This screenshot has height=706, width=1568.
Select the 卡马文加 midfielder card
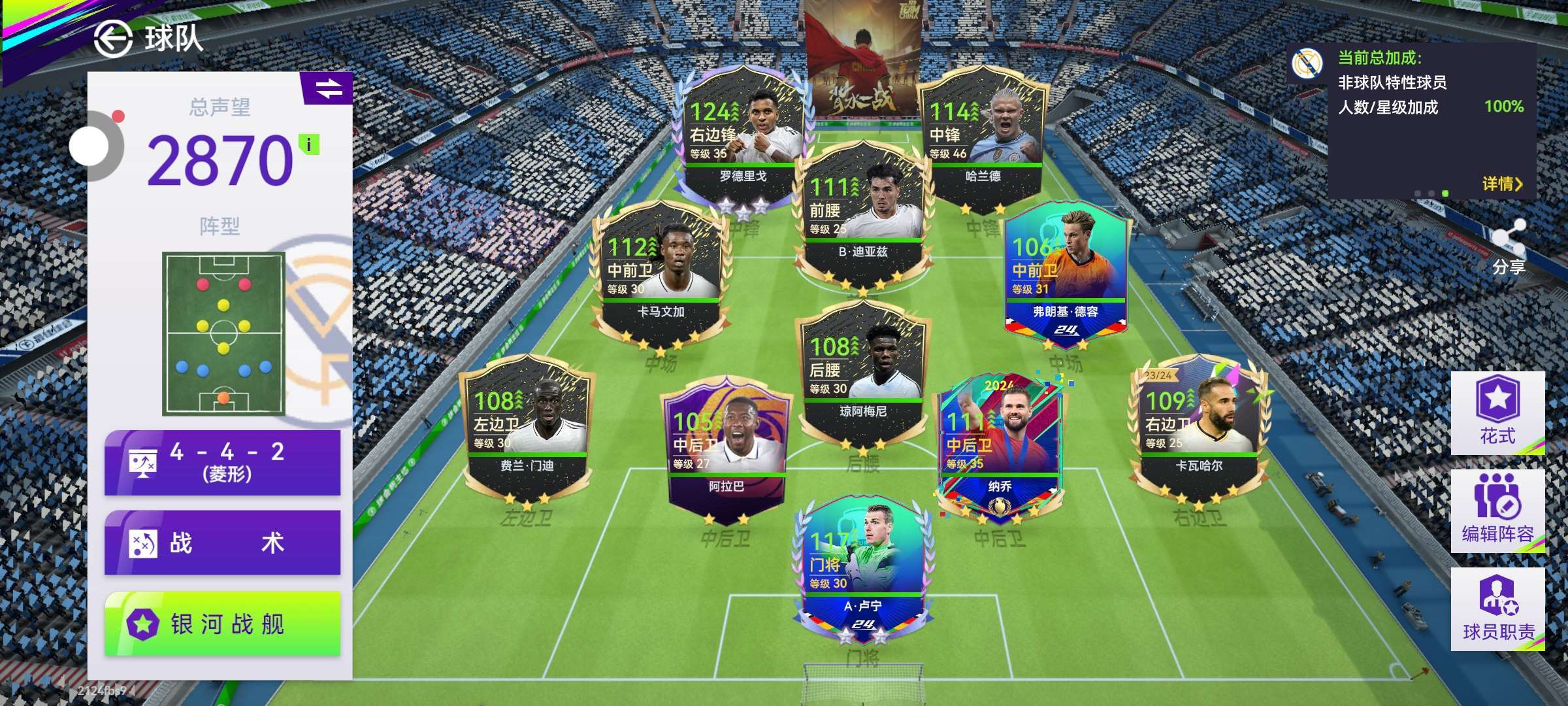[x=660, y=273]
